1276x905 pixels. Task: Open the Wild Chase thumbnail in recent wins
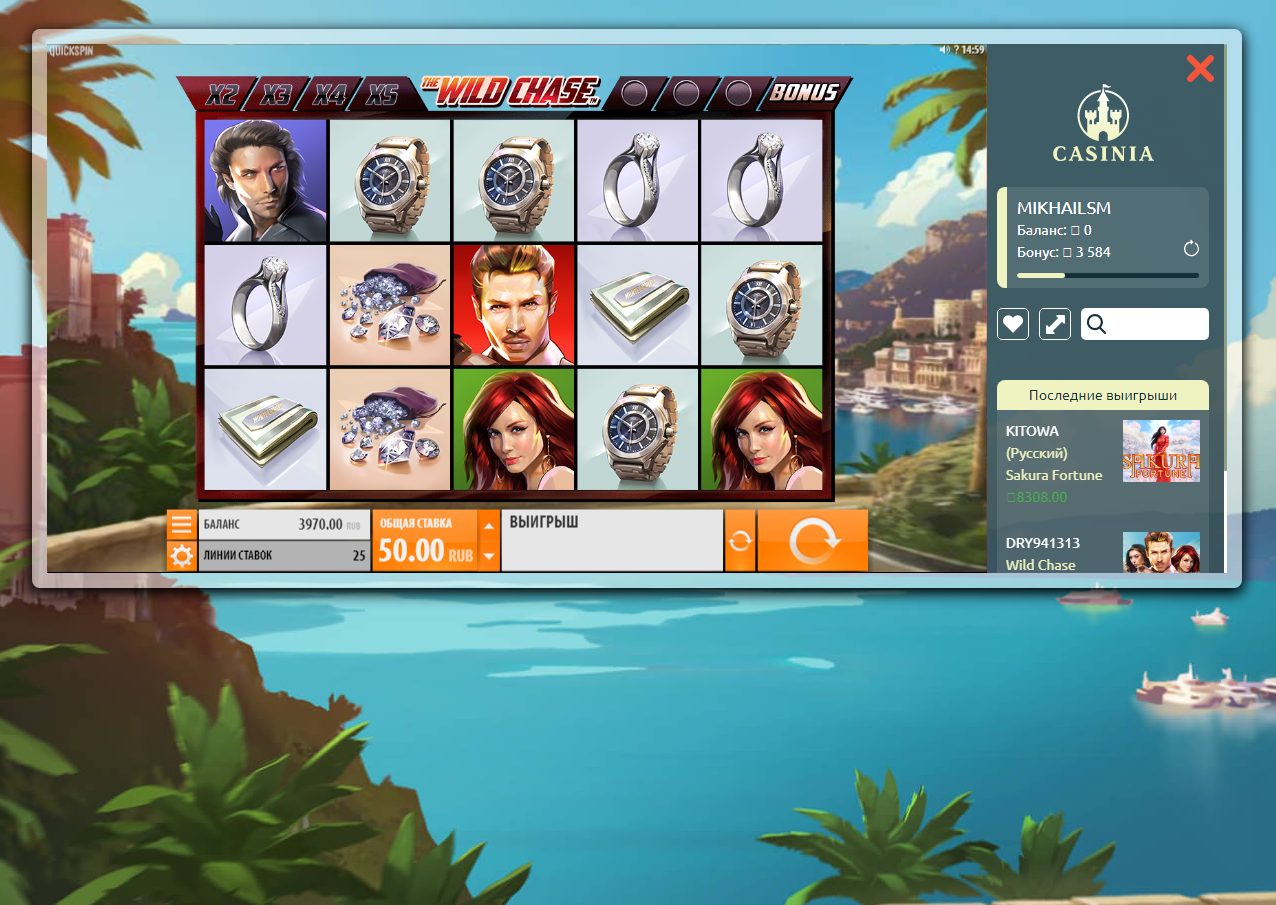pyautogui.click(x=1160, y=552)
